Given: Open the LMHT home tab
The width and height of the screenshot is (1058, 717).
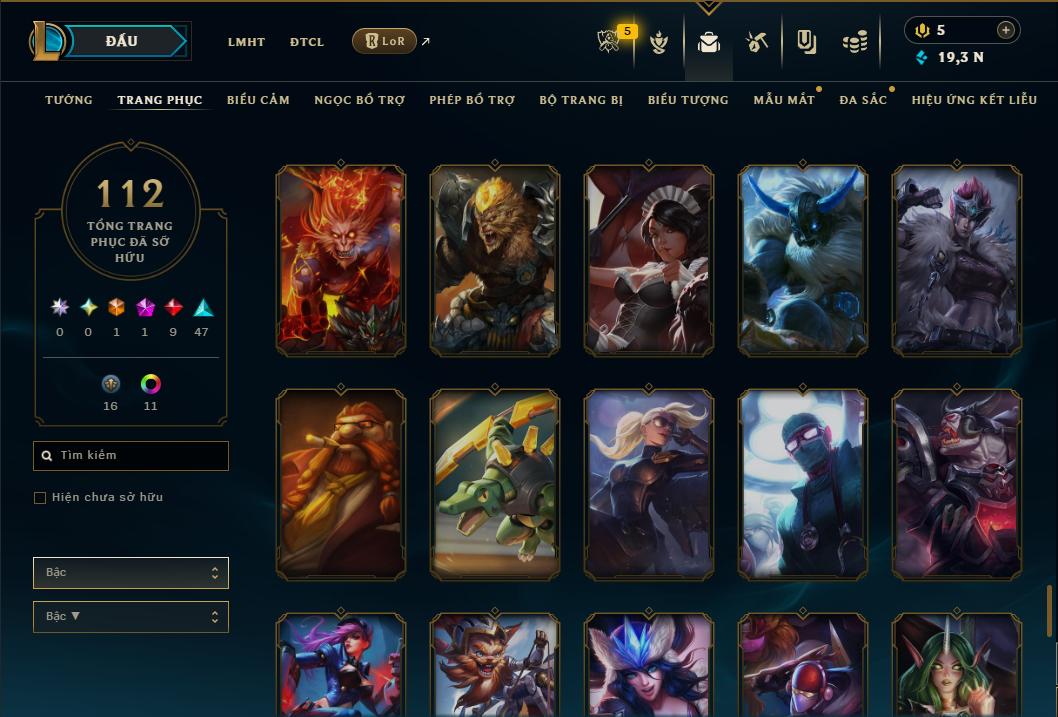Looking at the screenshot, I should 246,42.
